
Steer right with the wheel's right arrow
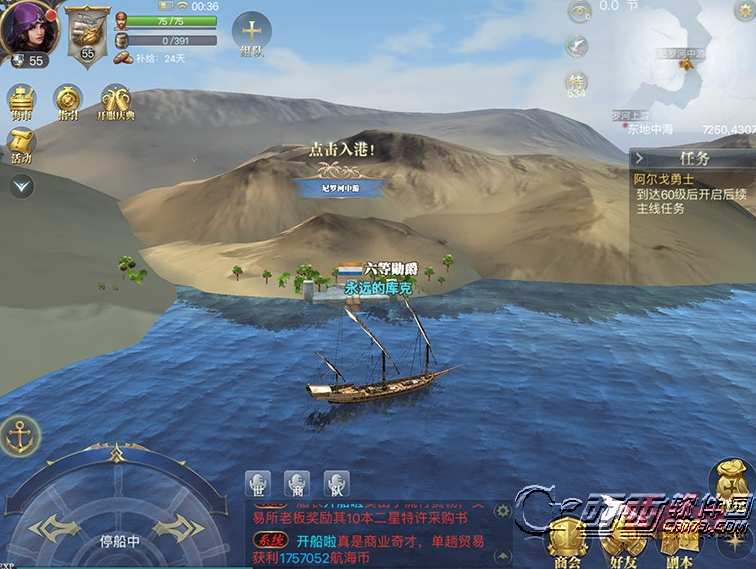[x=180, y=527]
